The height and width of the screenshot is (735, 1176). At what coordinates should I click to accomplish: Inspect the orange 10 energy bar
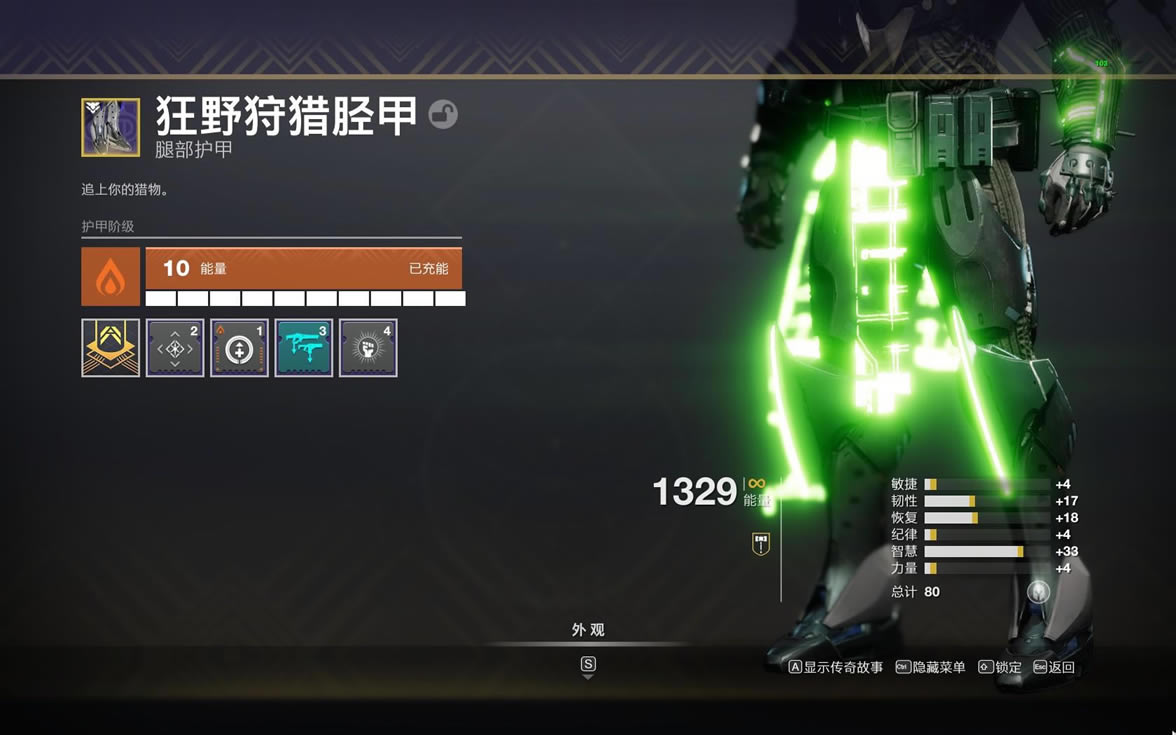pyautogui.click(x=304, y=269)
